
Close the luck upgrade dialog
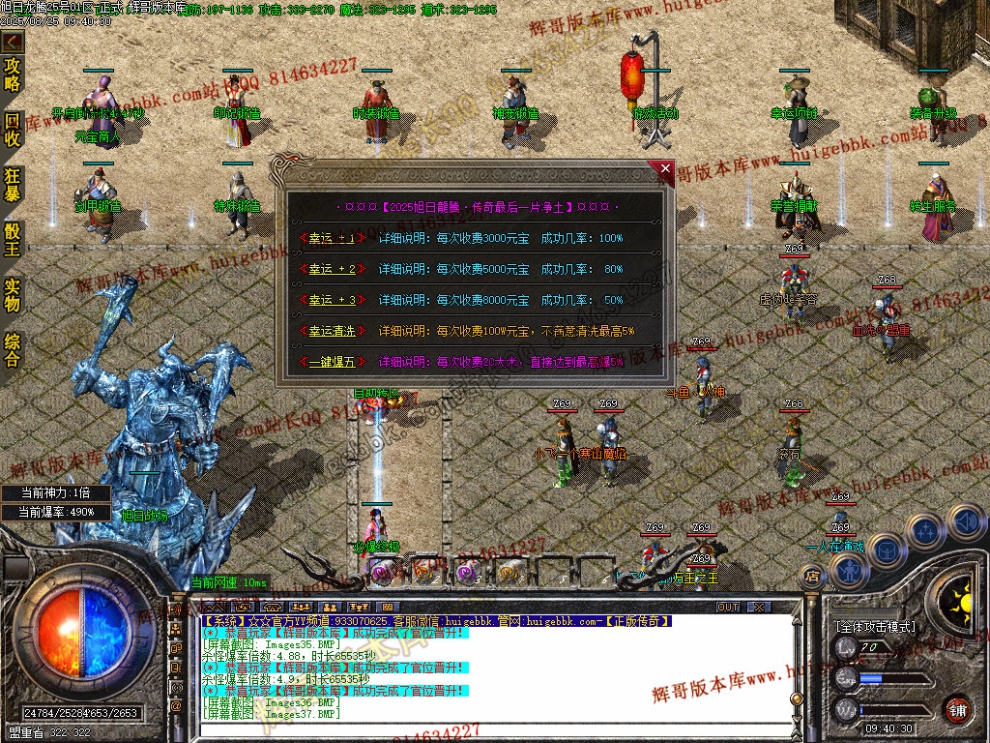pos(660,169)
